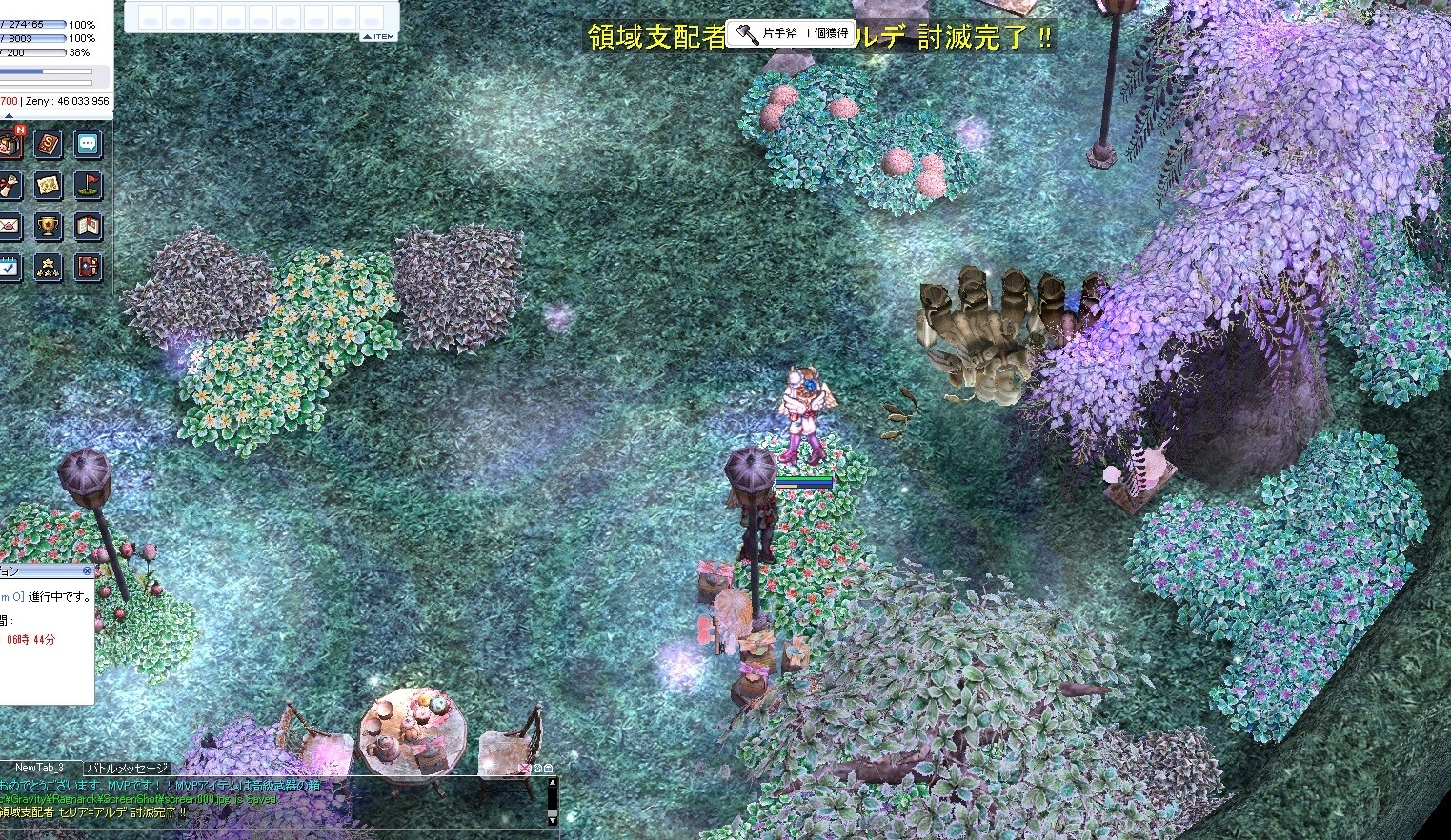
Task: Open the open book icon
Action: [88, 227]
